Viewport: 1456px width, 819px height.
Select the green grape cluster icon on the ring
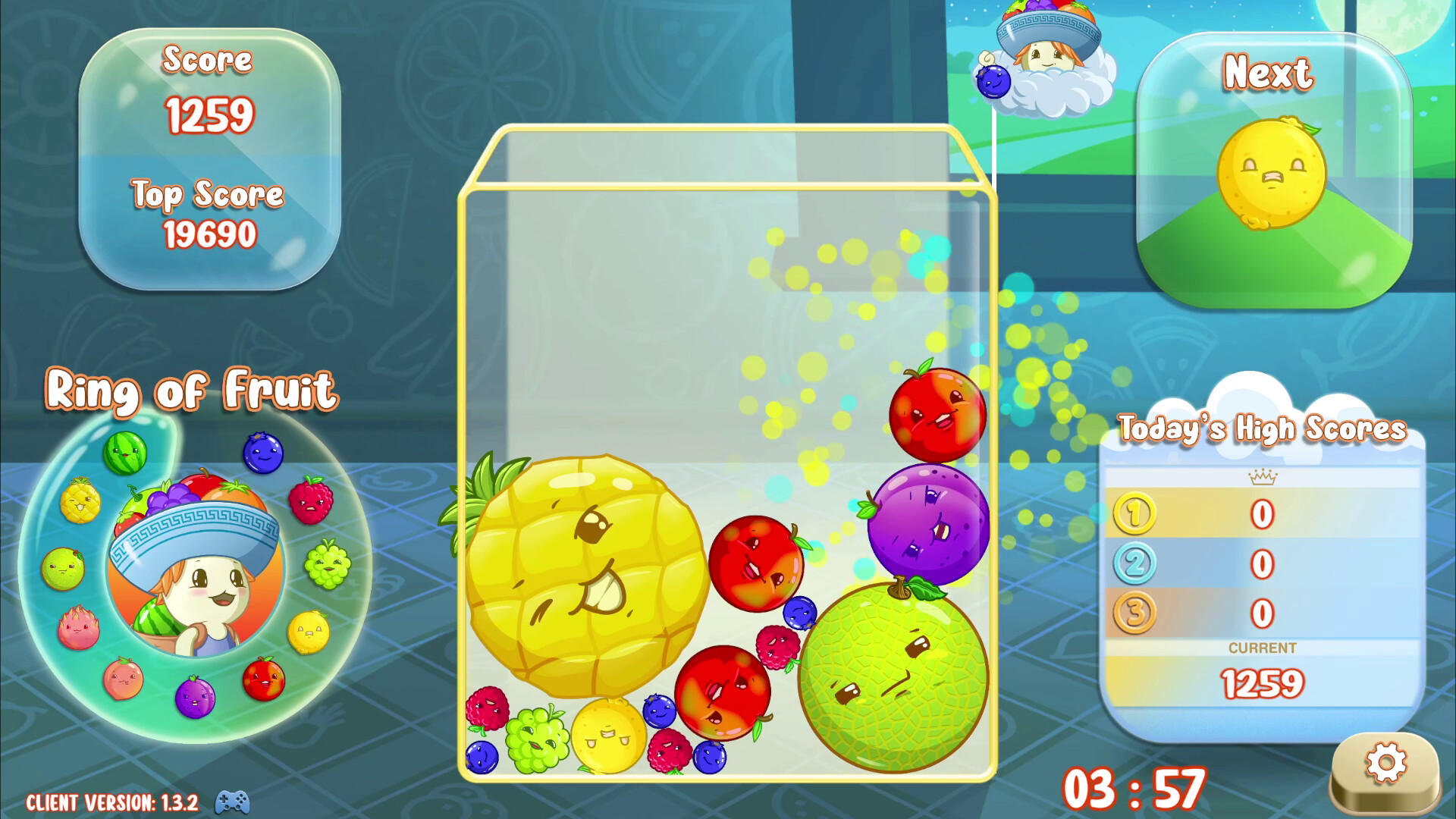click(x=326, y=566)
